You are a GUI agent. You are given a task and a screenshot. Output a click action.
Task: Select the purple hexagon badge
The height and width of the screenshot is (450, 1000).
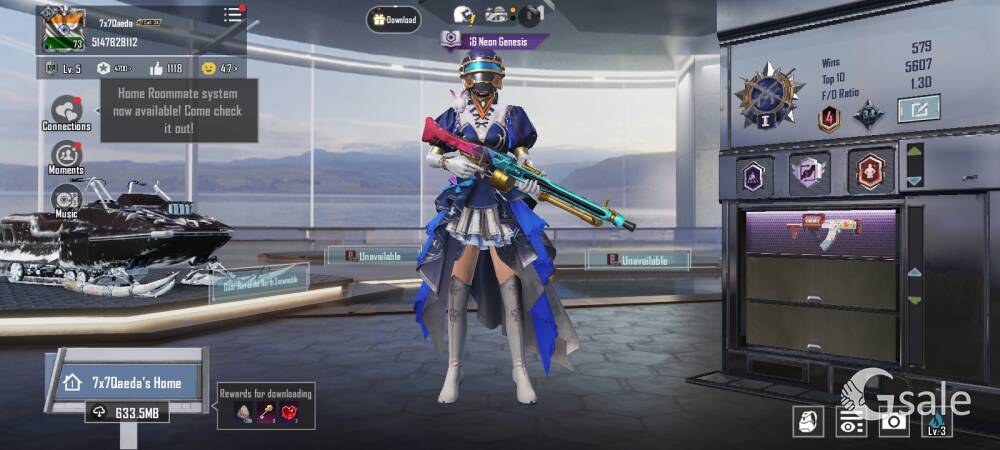[754, 175]
